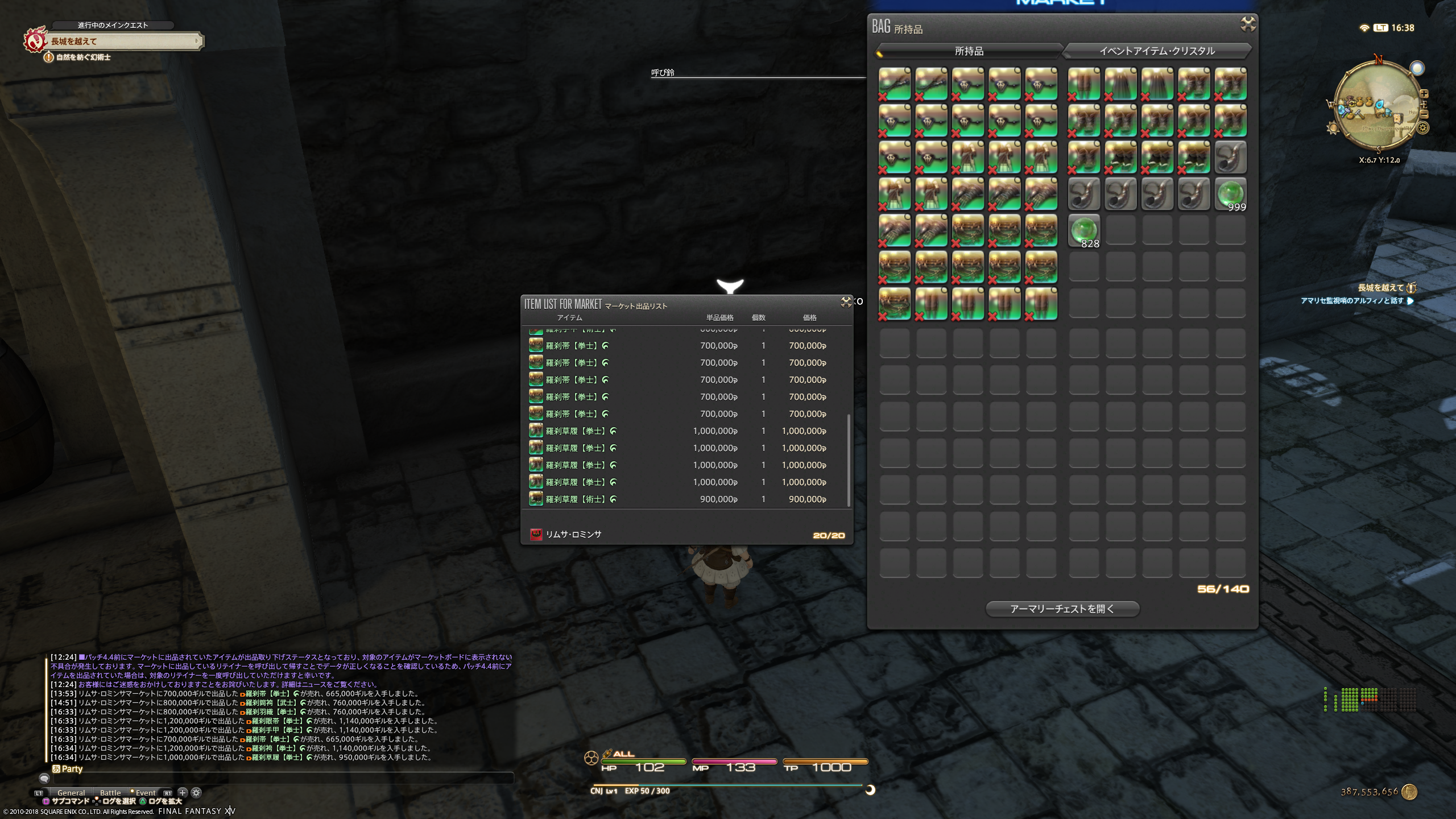Zoom out the minimap with minus button
The height and width of the screenshot is (819, 1456).
pyautogui.click(x=1424, y=114)
